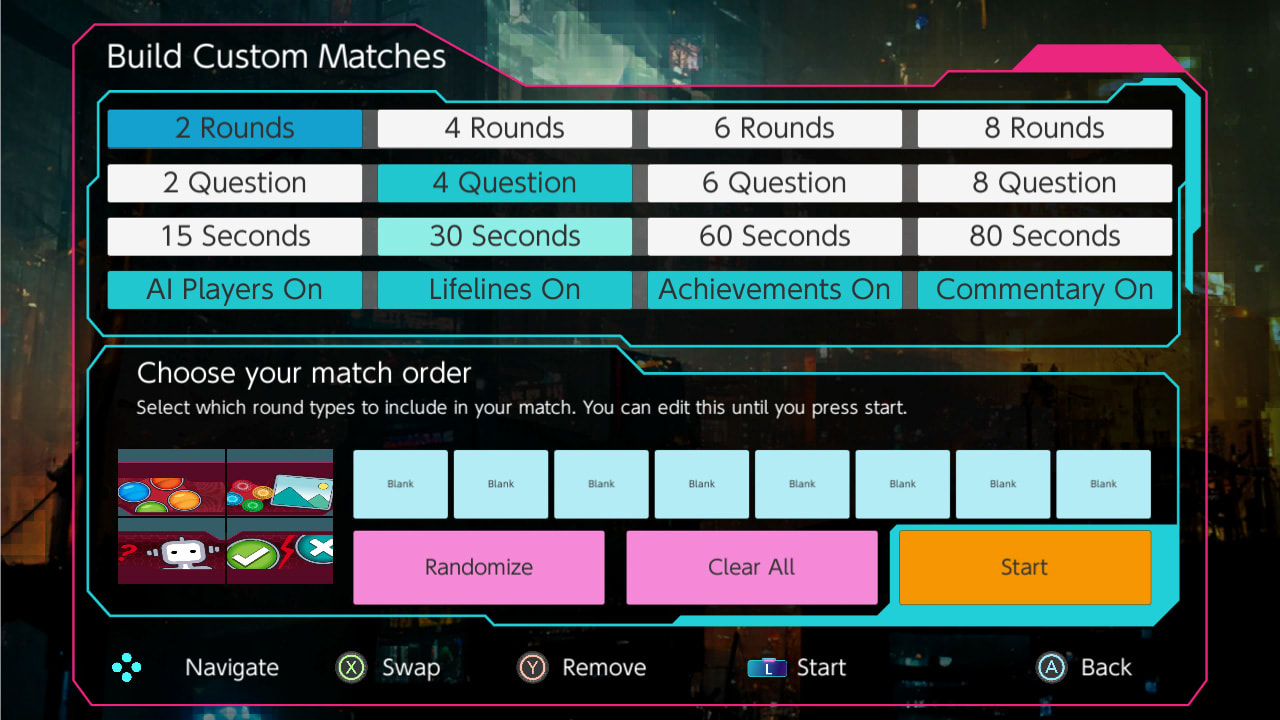The image size is (1280, 720).
Task: Choose 8 Question per round
Action: point(1044,182)
